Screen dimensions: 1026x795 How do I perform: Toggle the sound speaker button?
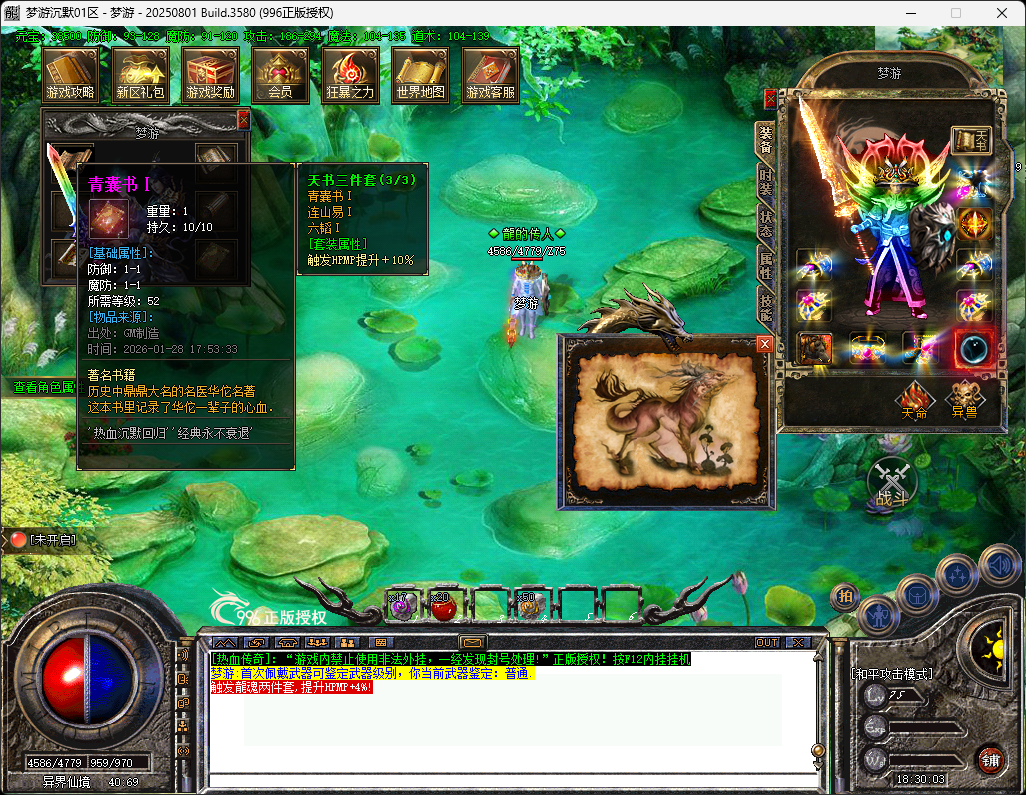[998, 565]
